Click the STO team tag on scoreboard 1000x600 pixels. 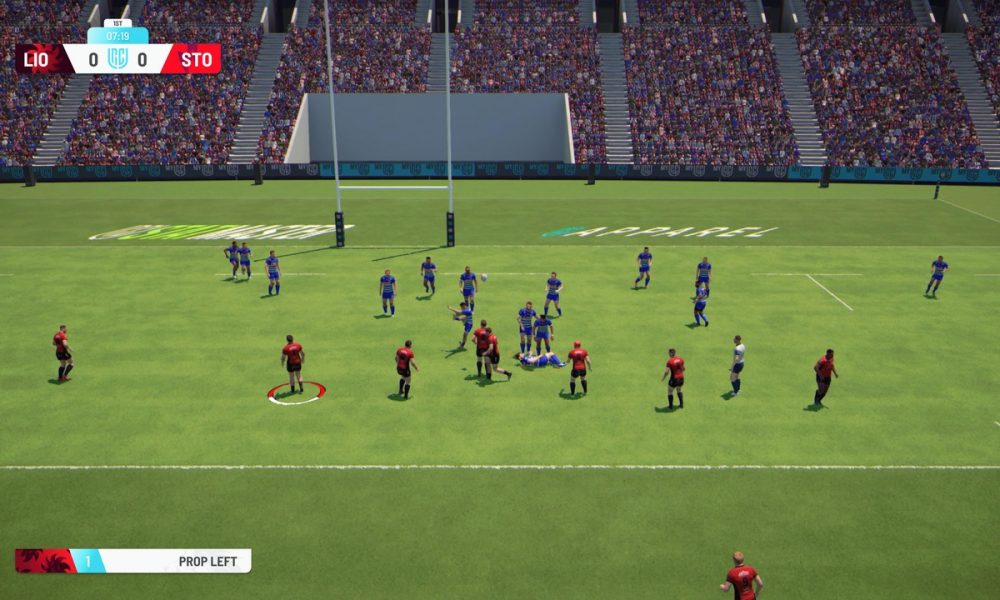pyautogui.click(x=195, y=59)
